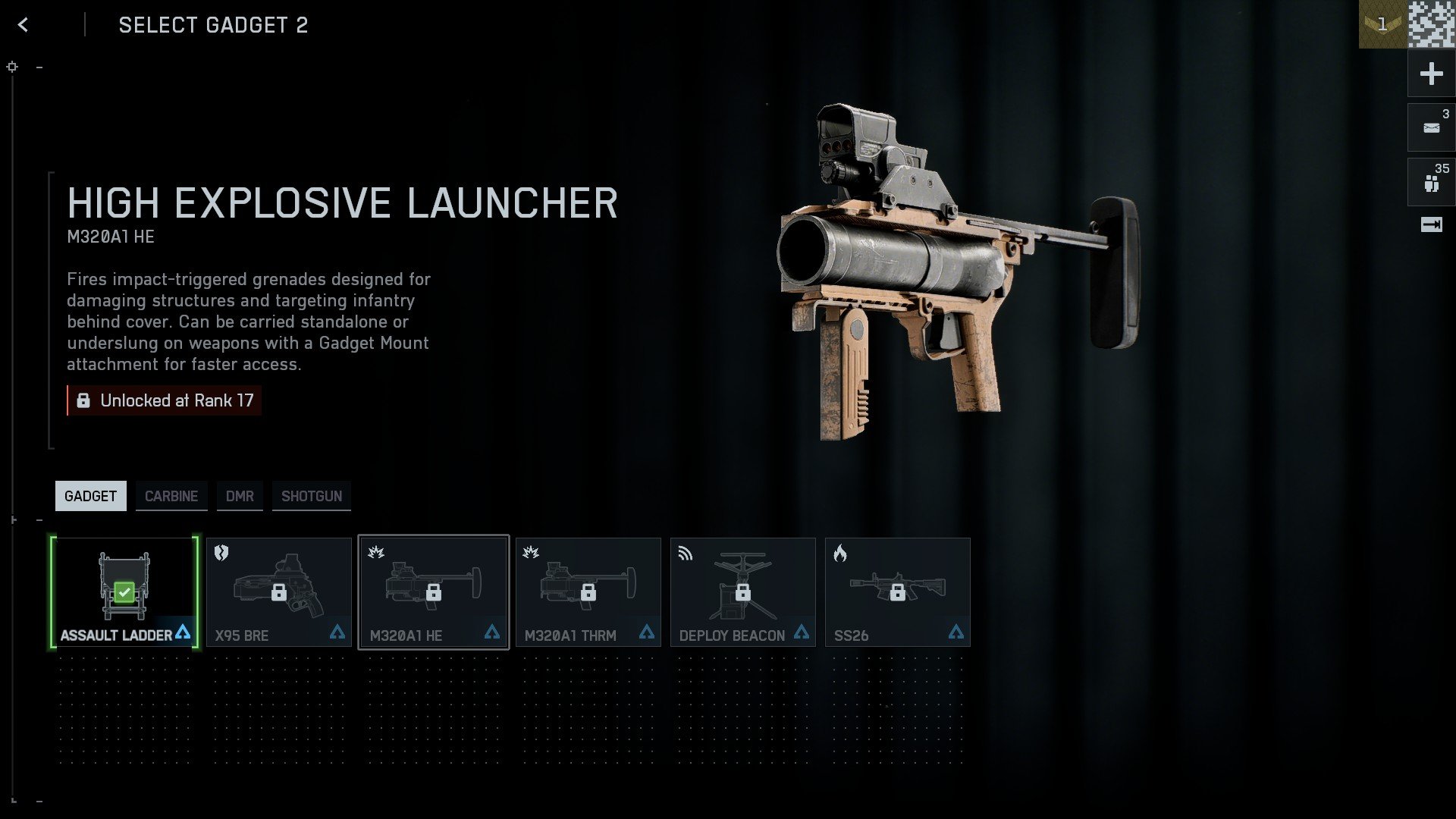
Task: Click the lock icon beside Unlocked at Rank 17
Action: [x=83, y=400]
